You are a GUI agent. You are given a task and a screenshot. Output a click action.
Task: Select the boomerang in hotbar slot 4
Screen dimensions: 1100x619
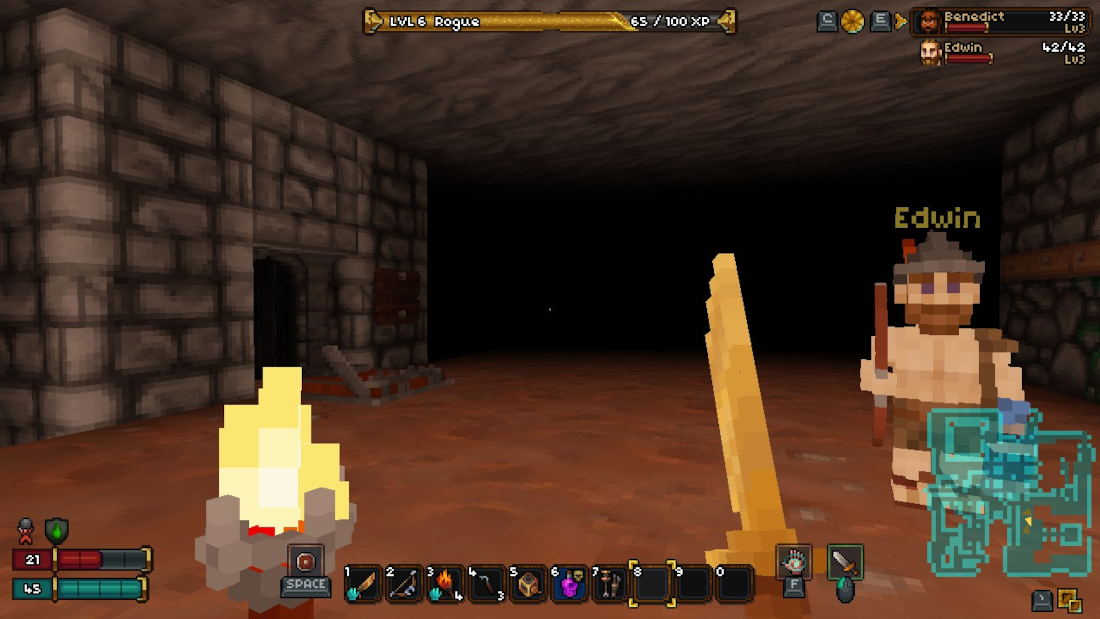(487, 584)
